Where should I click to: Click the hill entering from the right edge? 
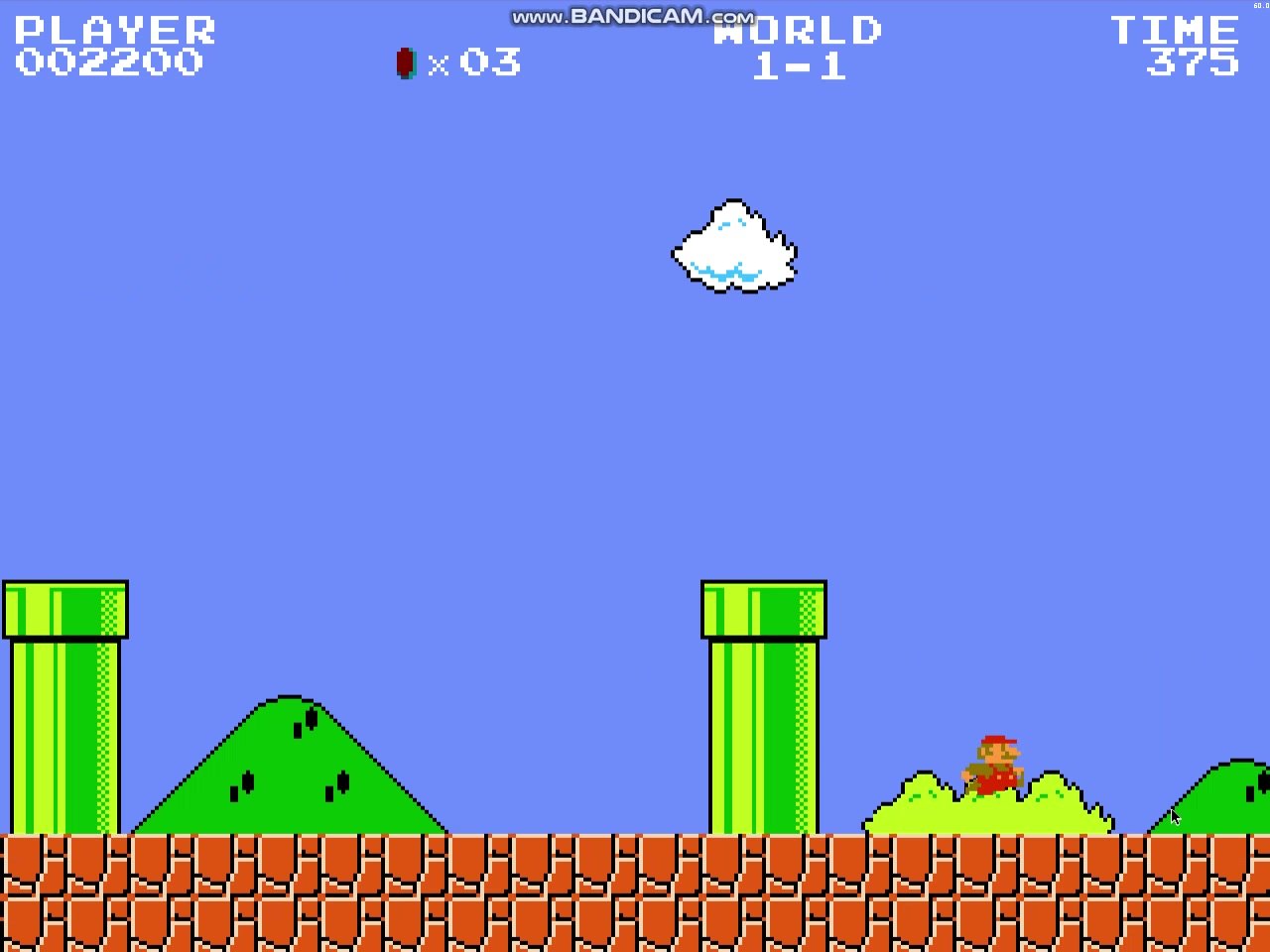[x=1220, y=803]
